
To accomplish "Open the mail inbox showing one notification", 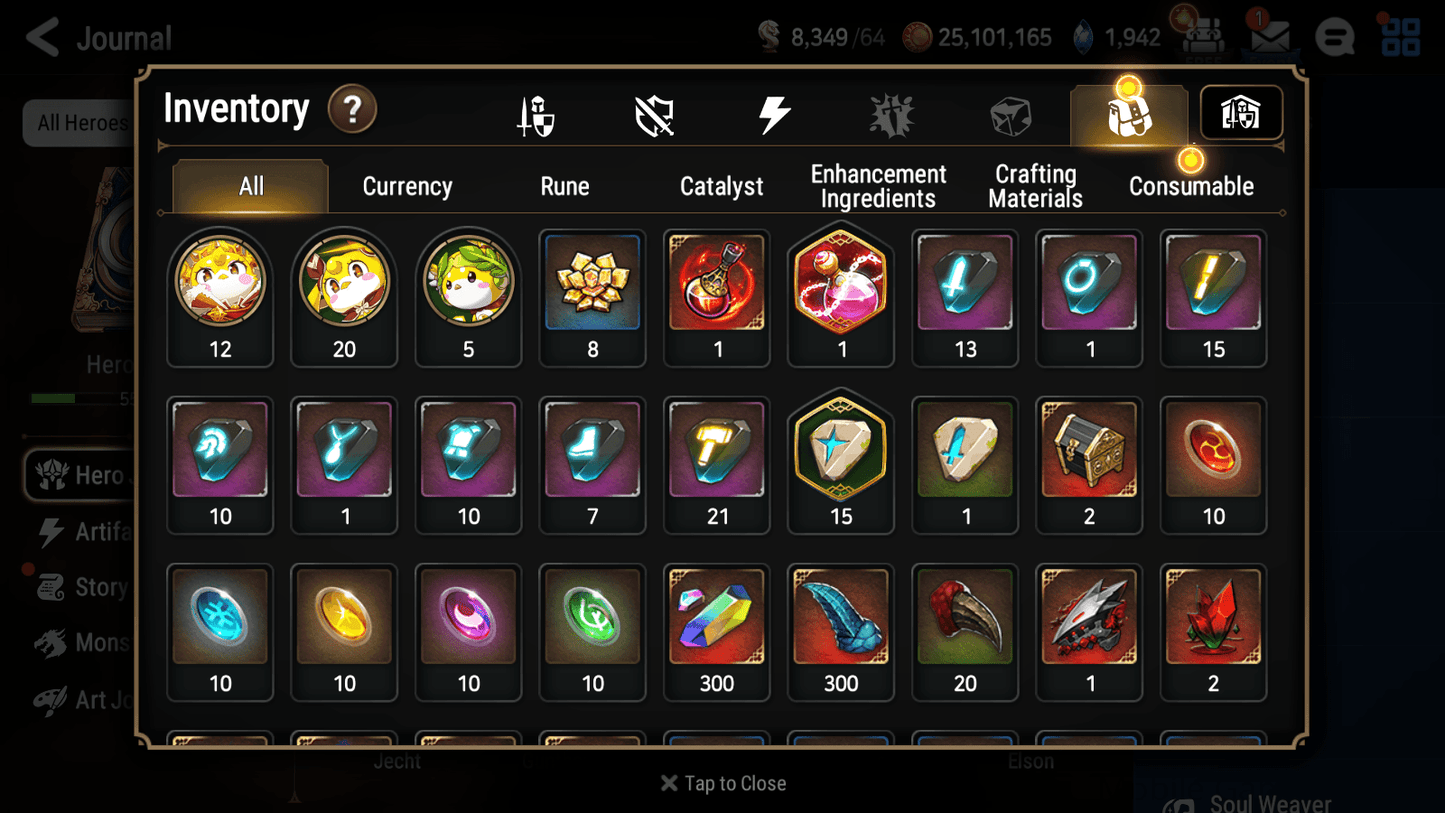I will [1270, 37].
